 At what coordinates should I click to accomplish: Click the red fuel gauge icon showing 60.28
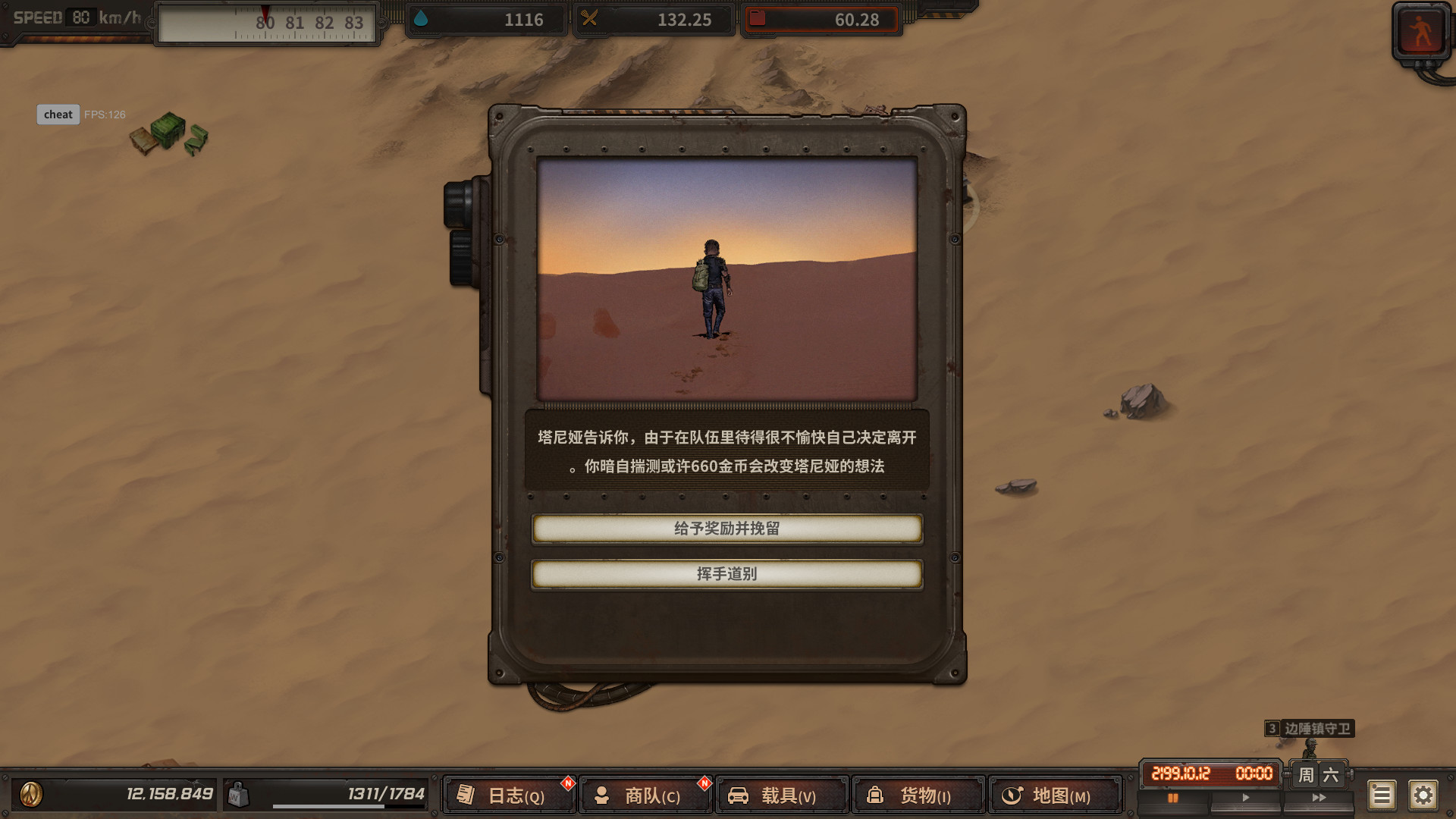click(x=758, y=19)
